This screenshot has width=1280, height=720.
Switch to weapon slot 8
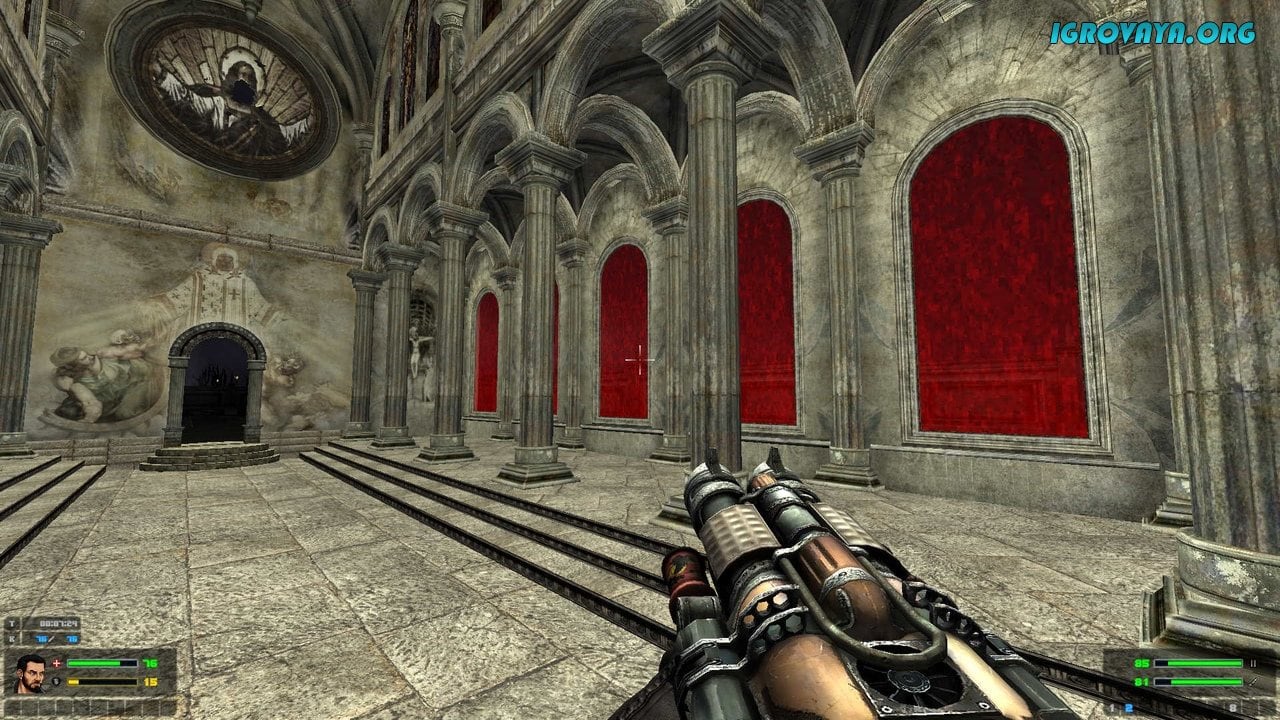coord(1233,707)
